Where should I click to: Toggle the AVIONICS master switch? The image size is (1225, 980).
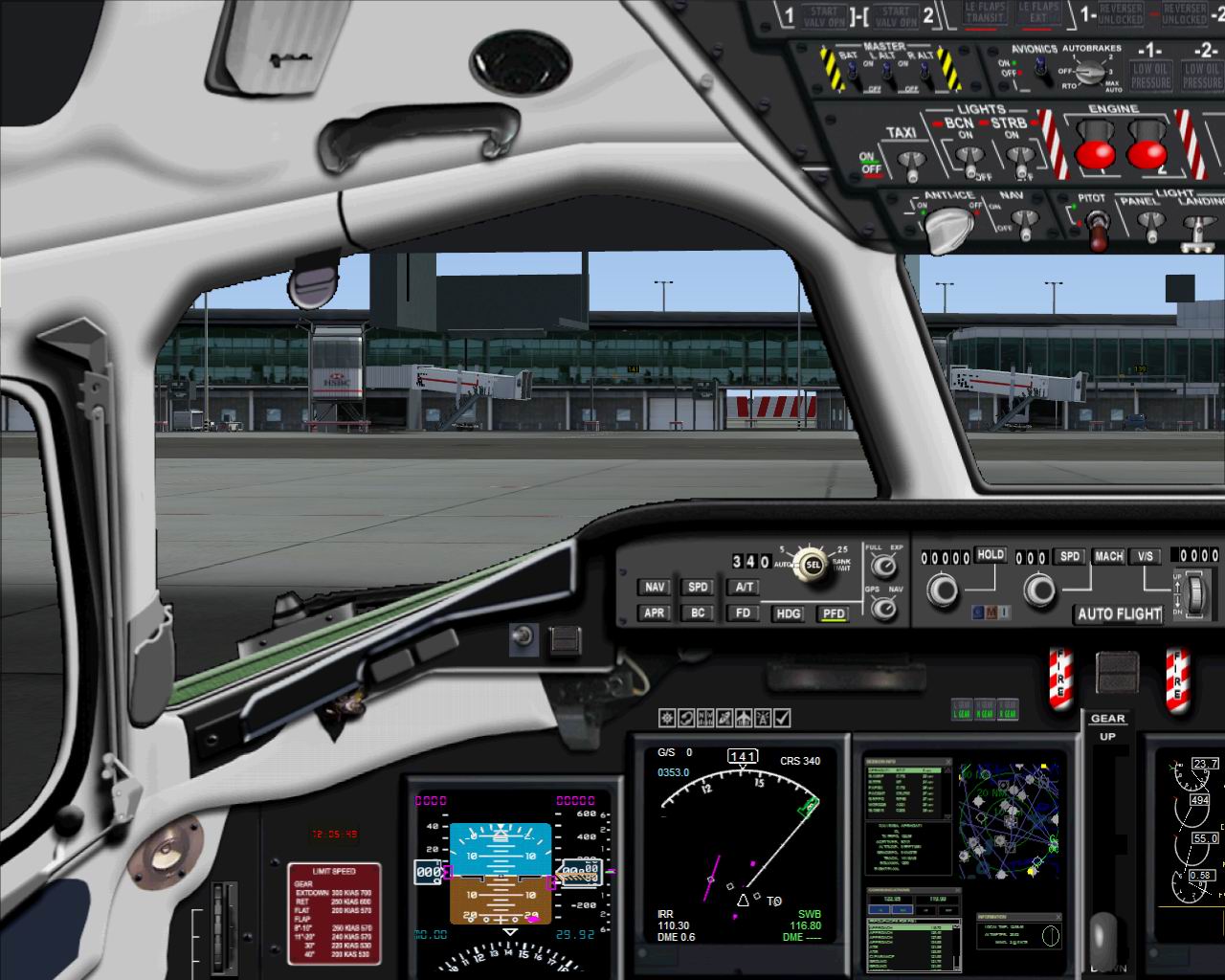1039,69
